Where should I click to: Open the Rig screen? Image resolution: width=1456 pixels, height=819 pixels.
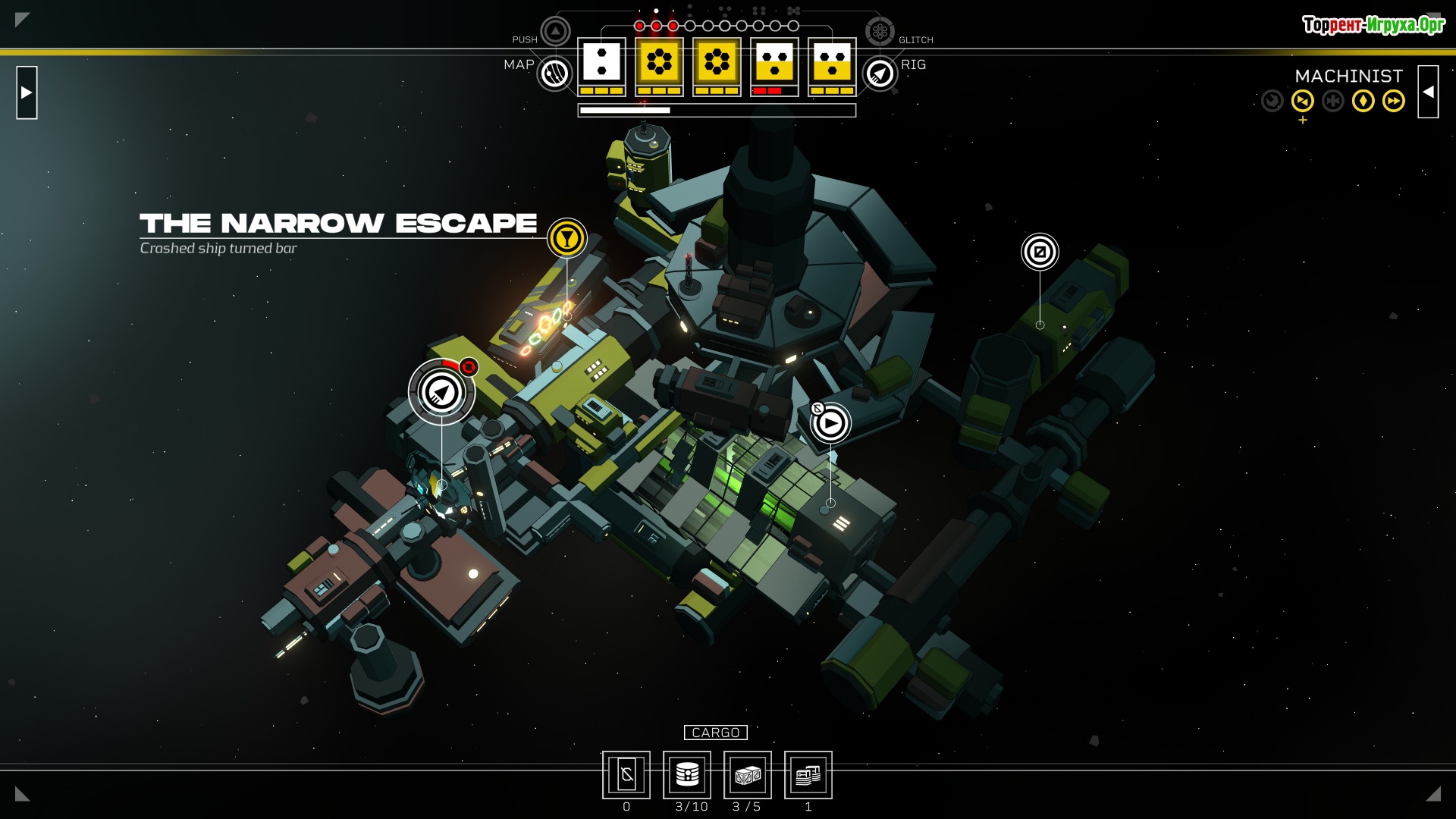(x=880, y=74)
